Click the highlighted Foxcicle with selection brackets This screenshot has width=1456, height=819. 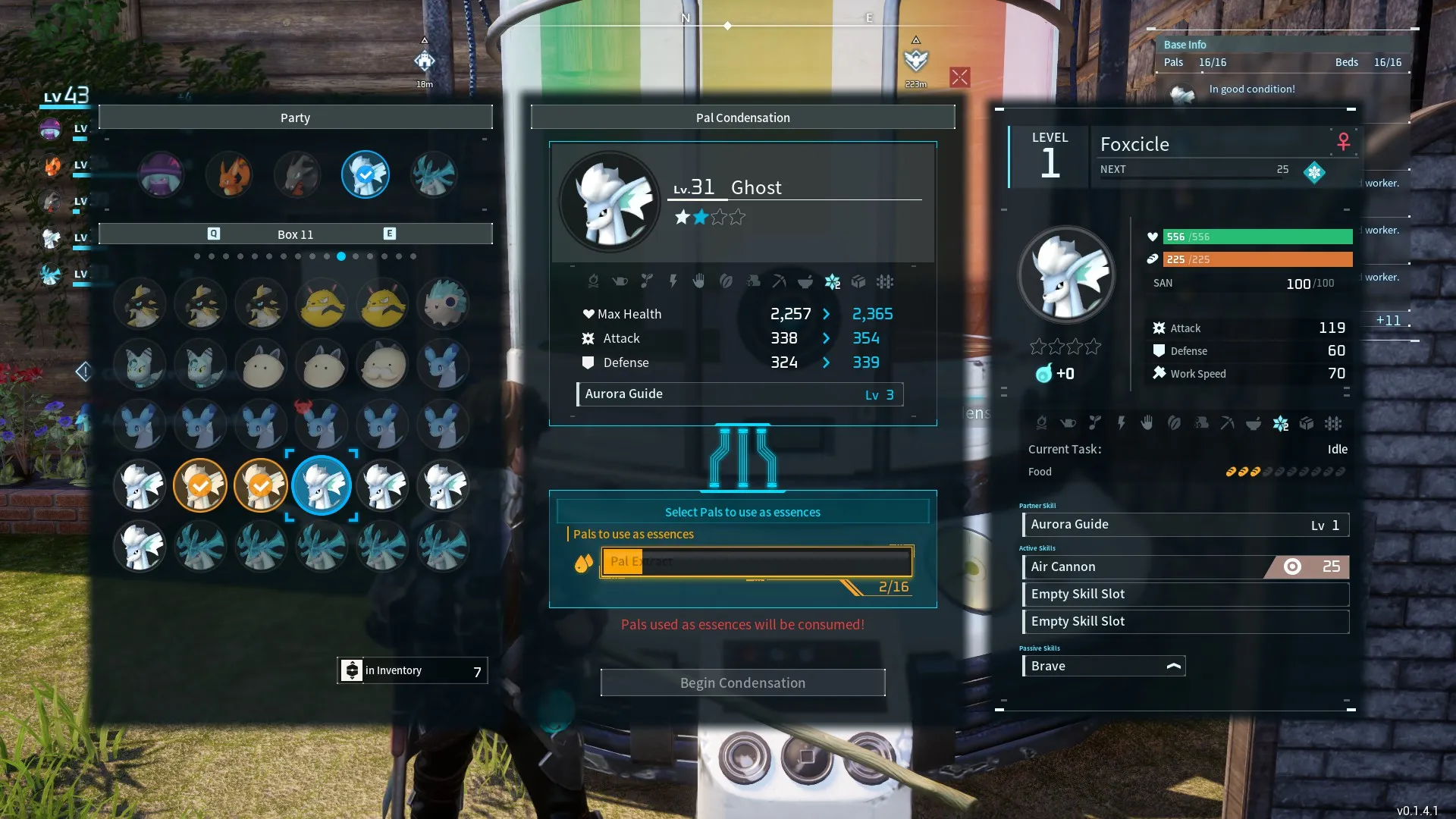322,485
